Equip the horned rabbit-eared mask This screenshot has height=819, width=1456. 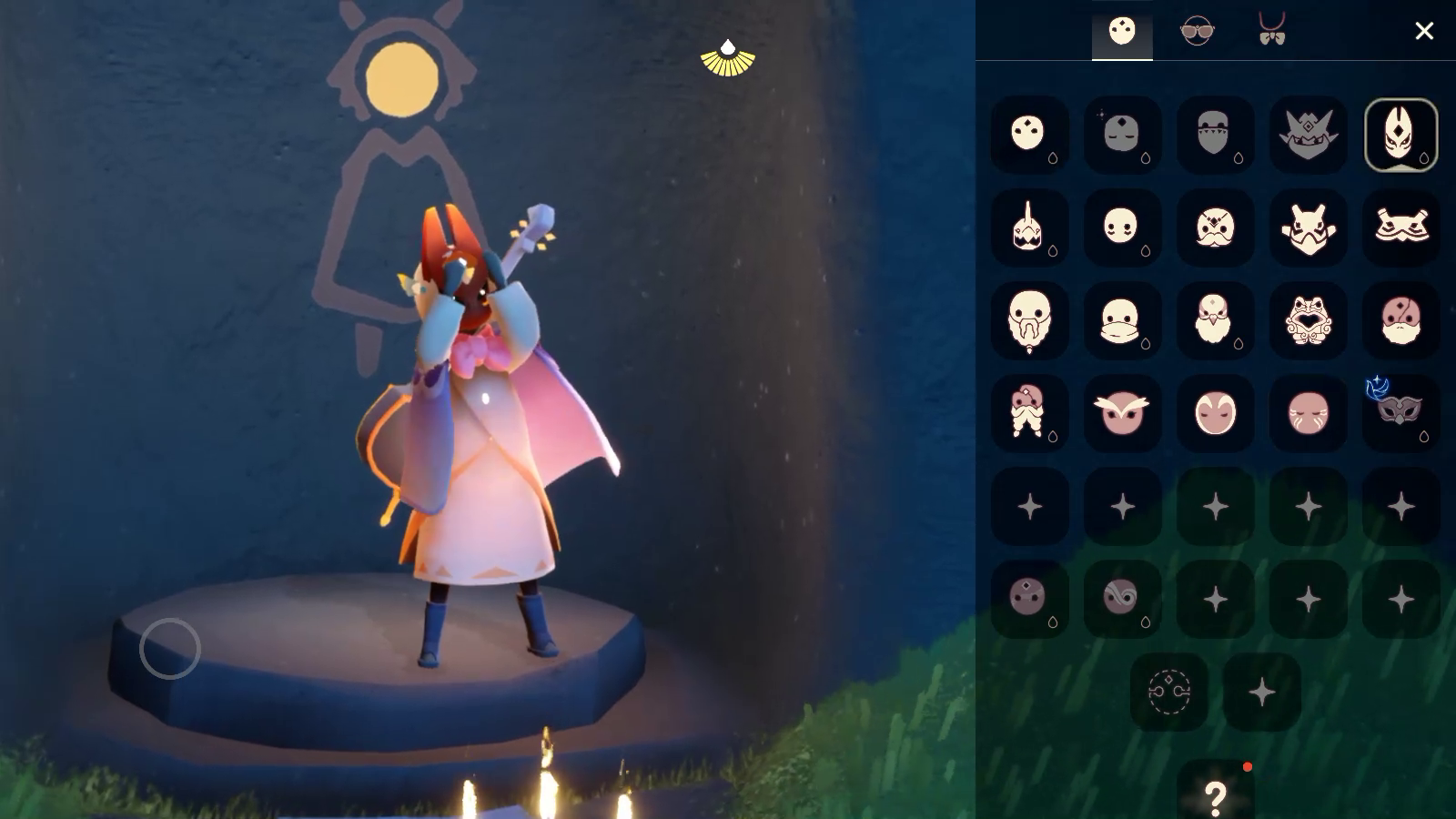click(x=1308, y=227)
